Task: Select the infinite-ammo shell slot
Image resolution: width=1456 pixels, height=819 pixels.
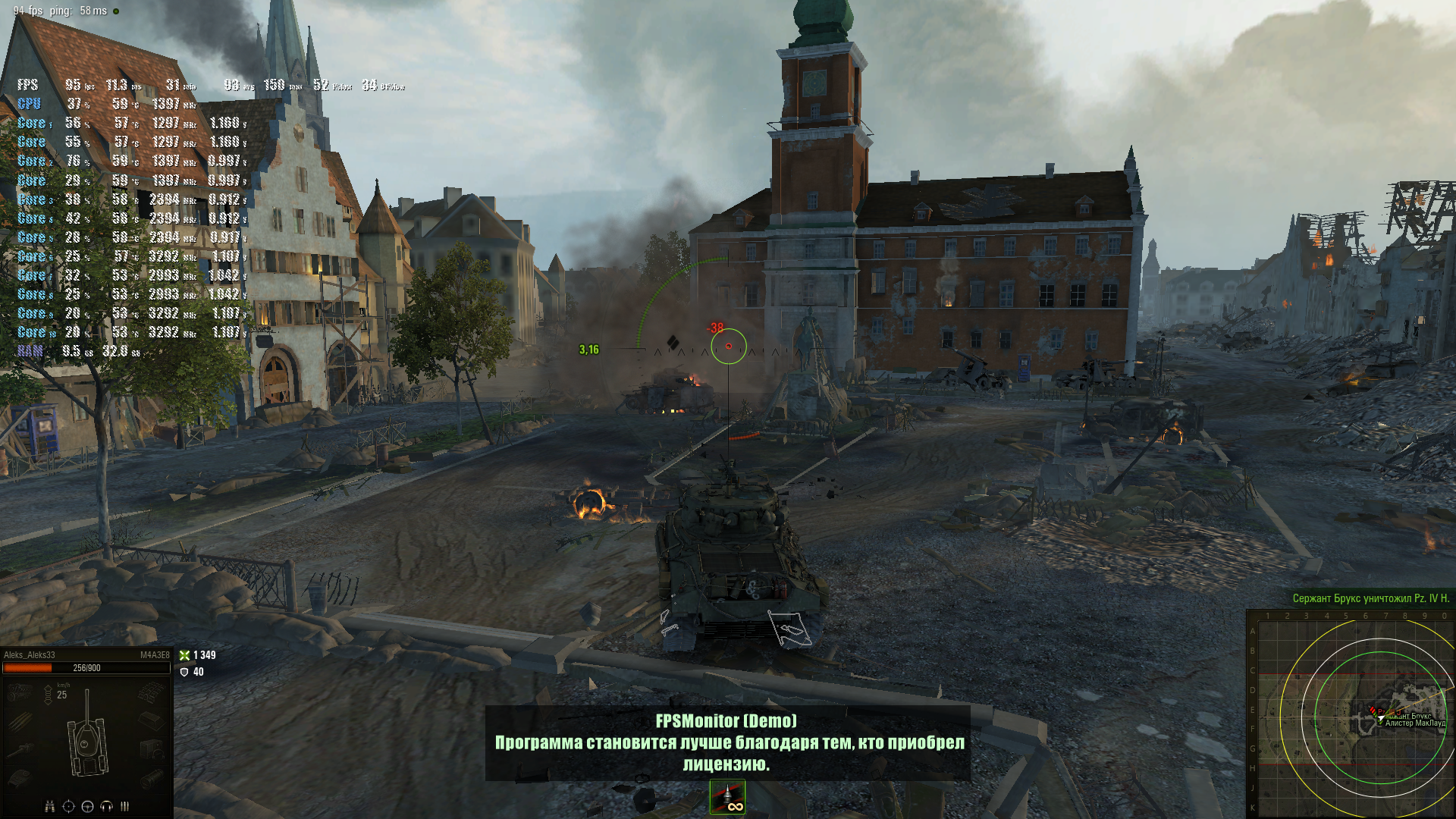Action: (x=727, y=797)
